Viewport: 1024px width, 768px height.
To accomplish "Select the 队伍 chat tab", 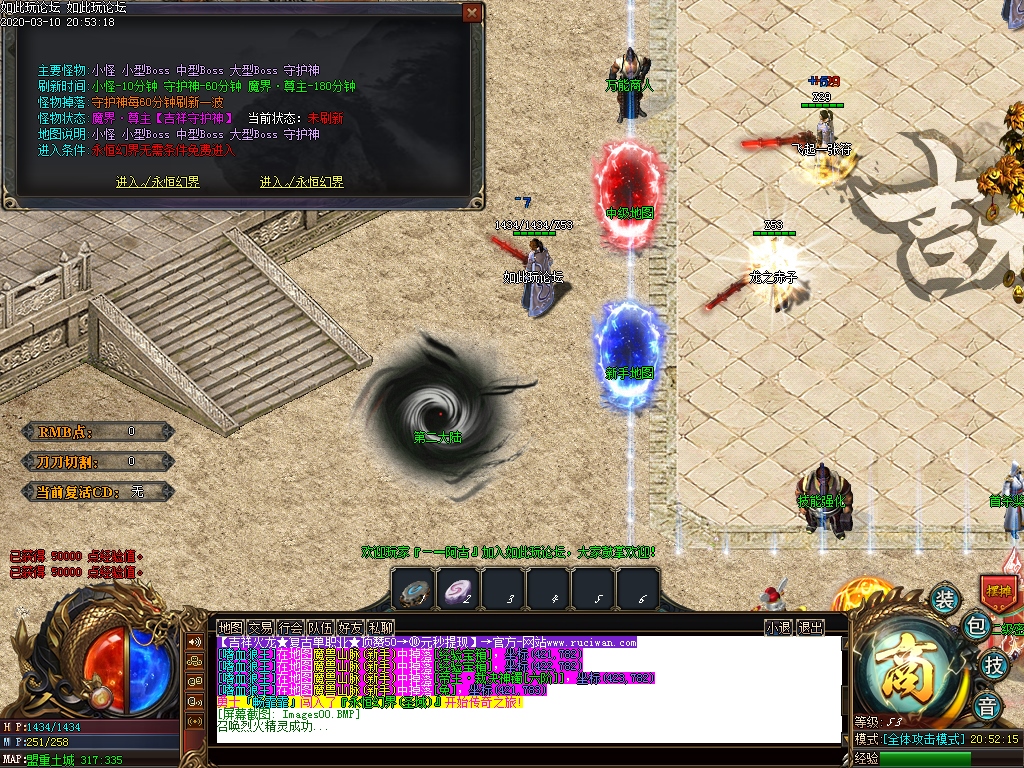I will click(x=321, y=627).
